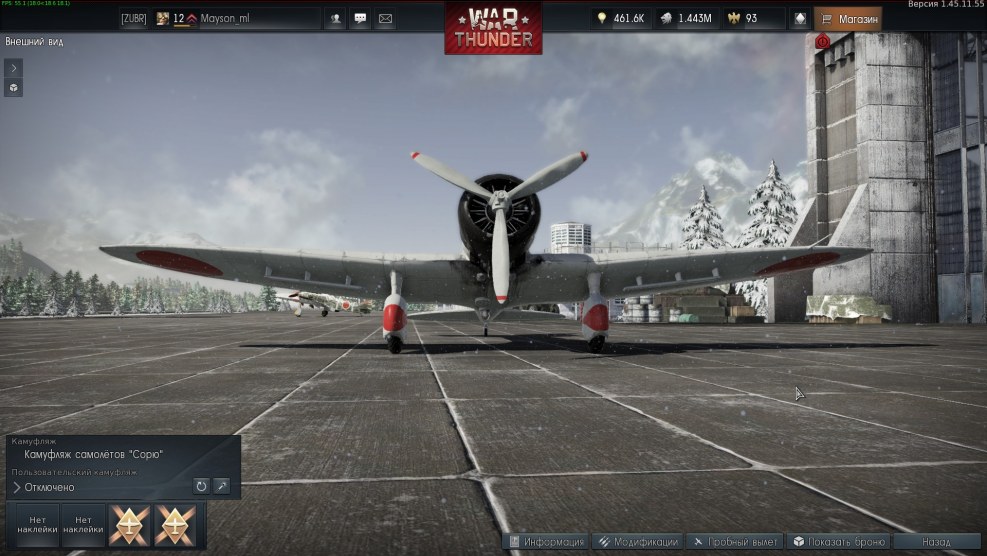Open the chat speech bubble icon

[360, 18]
